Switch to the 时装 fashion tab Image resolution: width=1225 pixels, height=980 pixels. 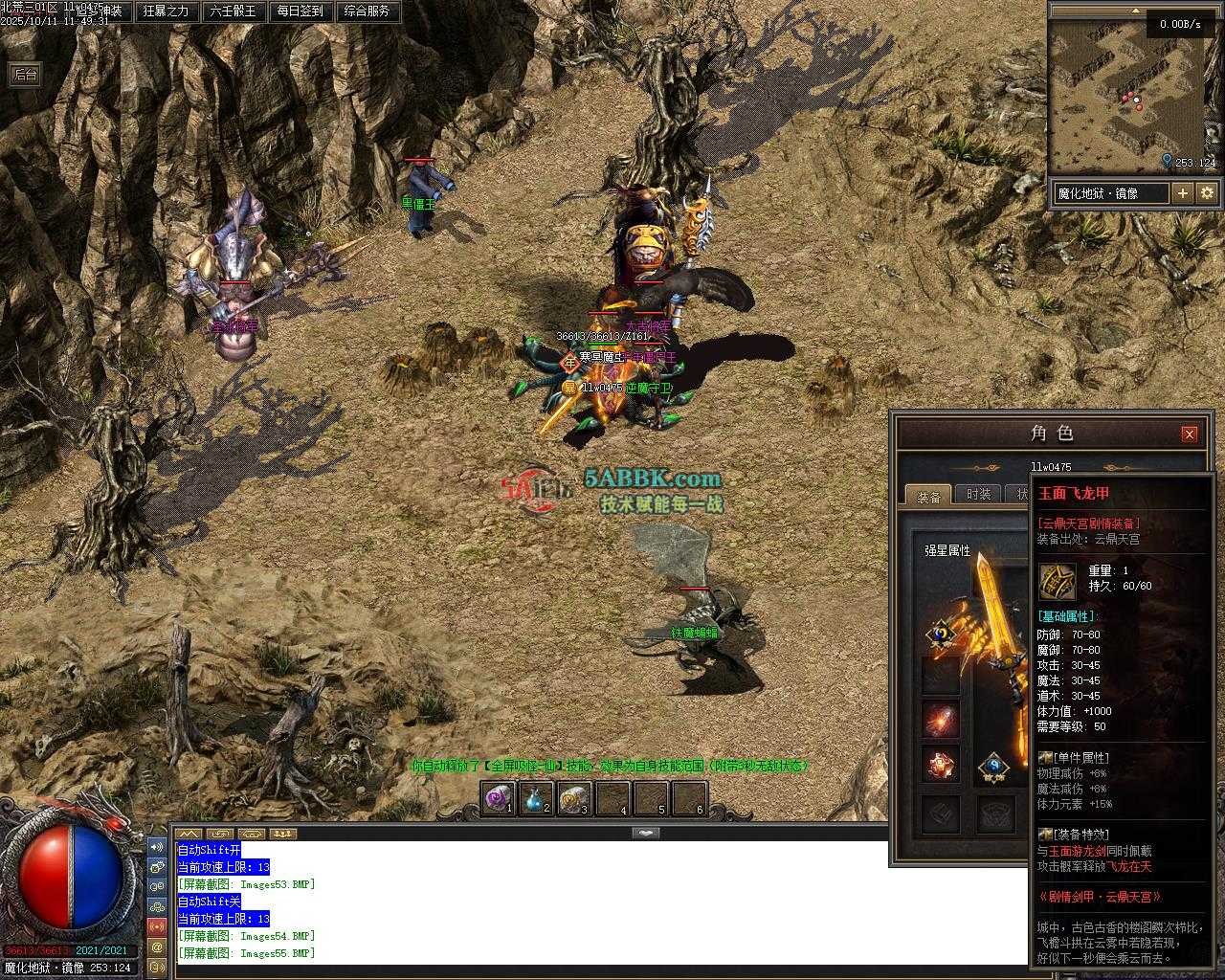pos(978,494)
